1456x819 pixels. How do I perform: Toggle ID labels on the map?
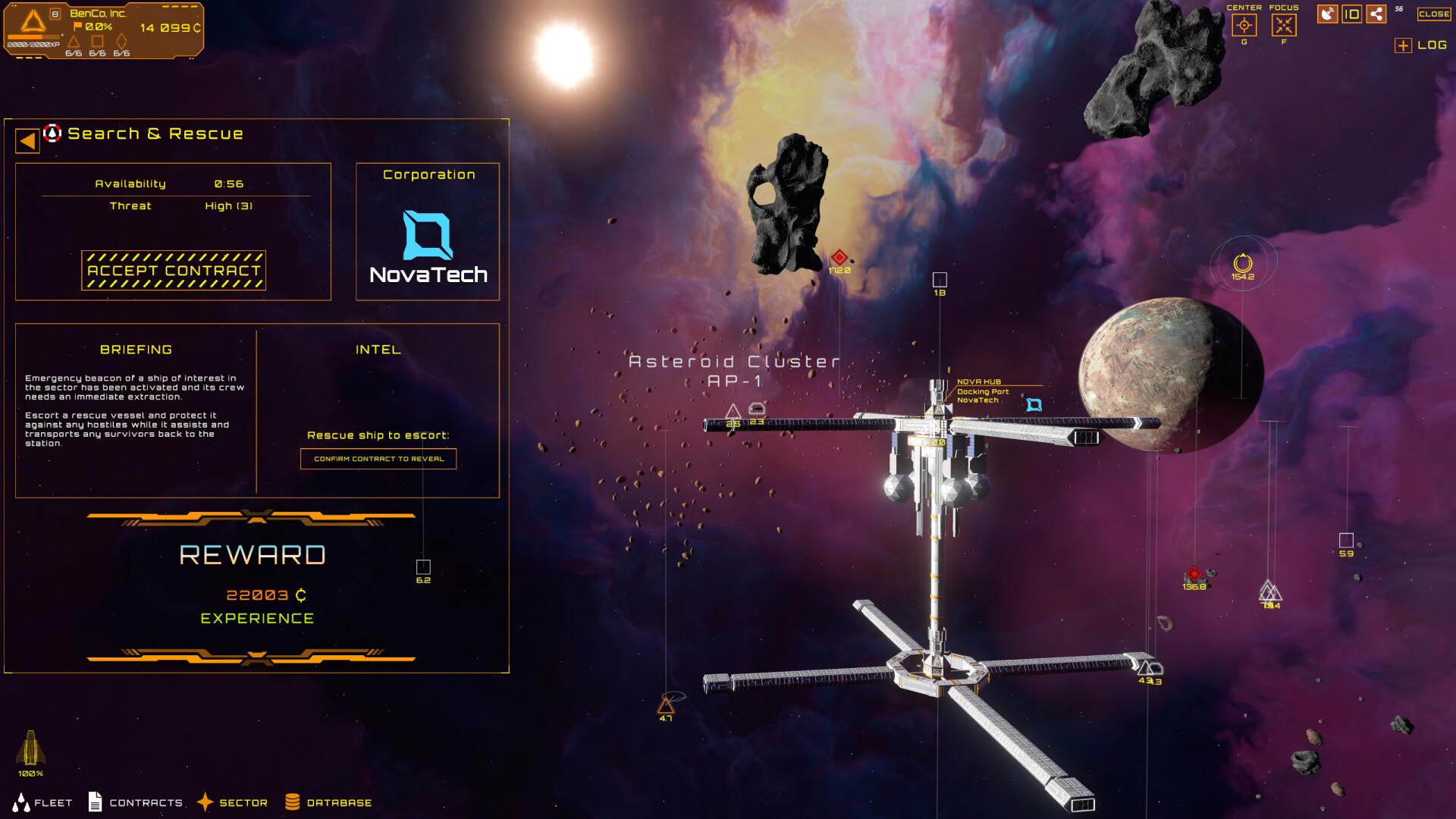coord(1354,15)
